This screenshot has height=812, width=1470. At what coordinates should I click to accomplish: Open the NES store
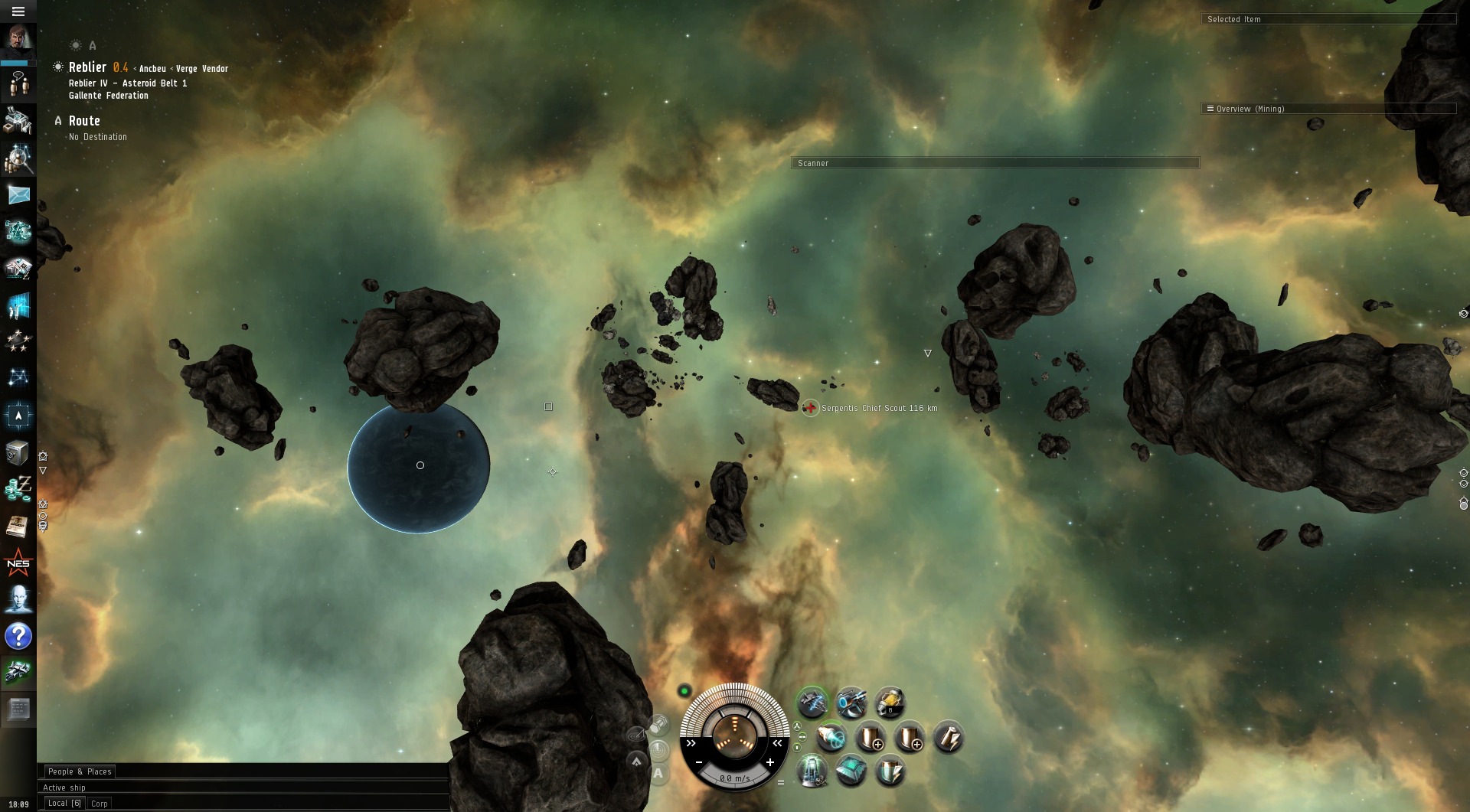tap(18, 564)
